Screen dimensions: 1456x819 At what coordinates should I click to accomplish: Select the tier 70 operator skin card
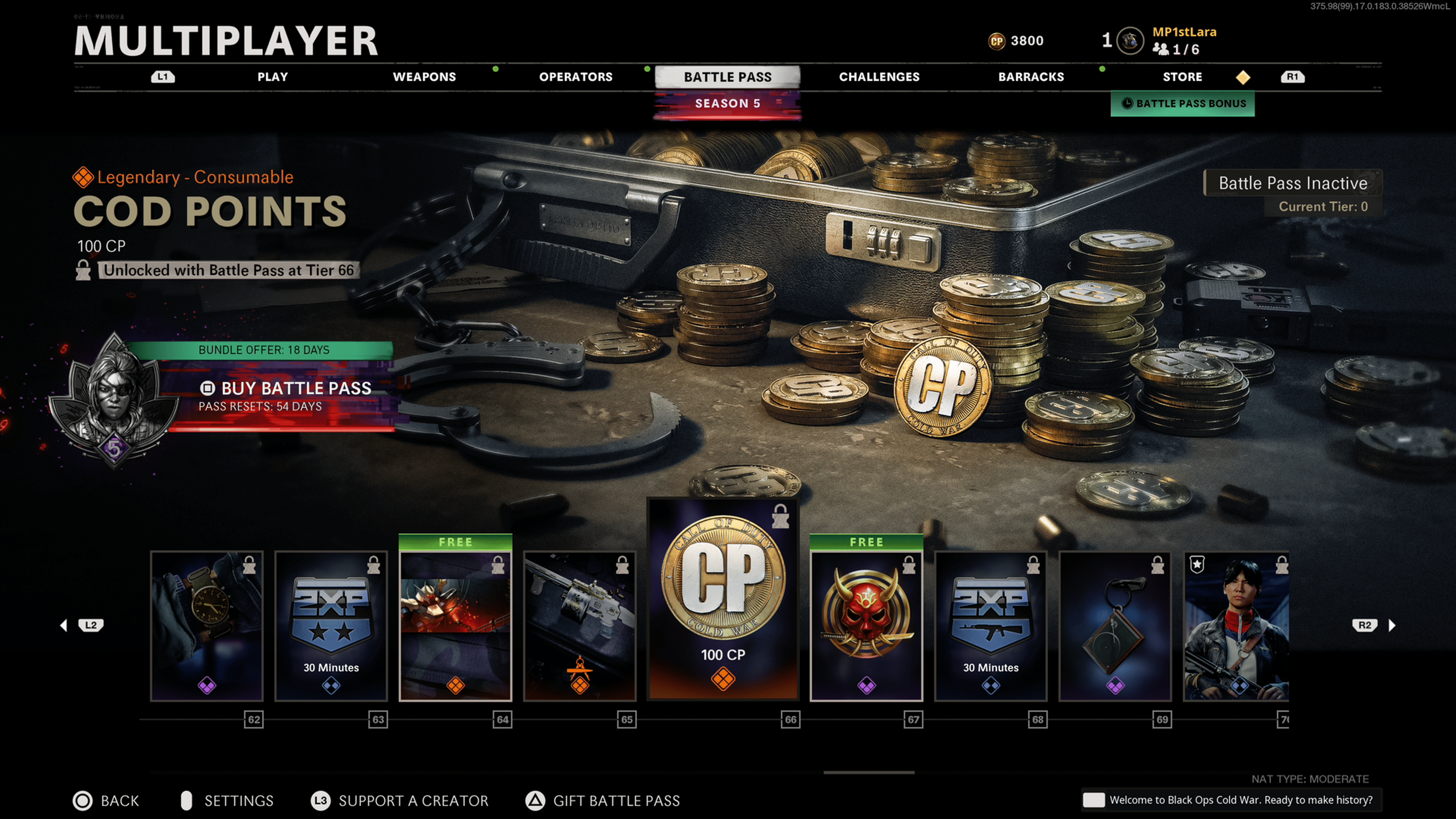1236,626
